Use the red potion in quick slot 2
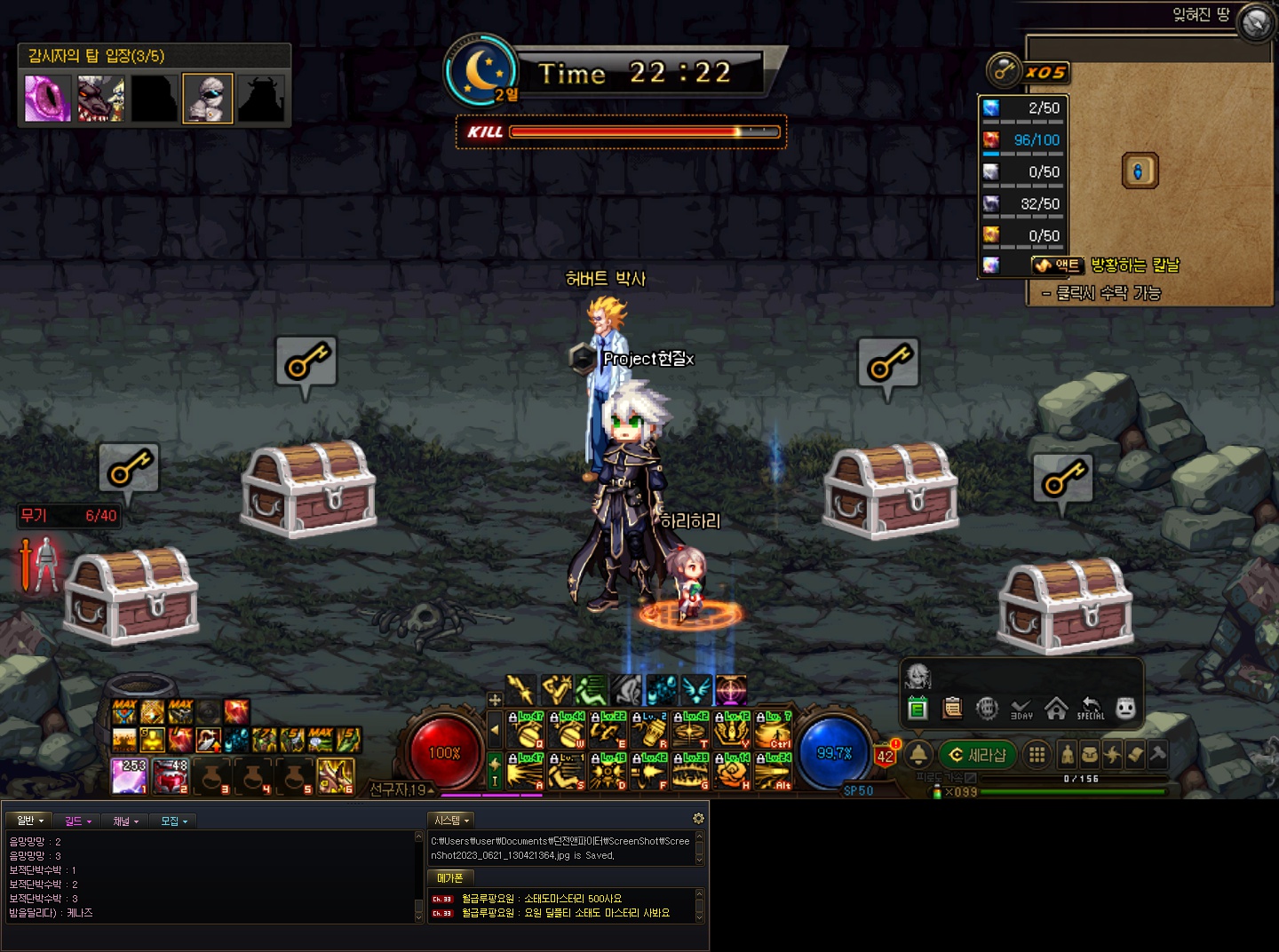Viewport: 1279px width, 952px height. coord(171,775)
